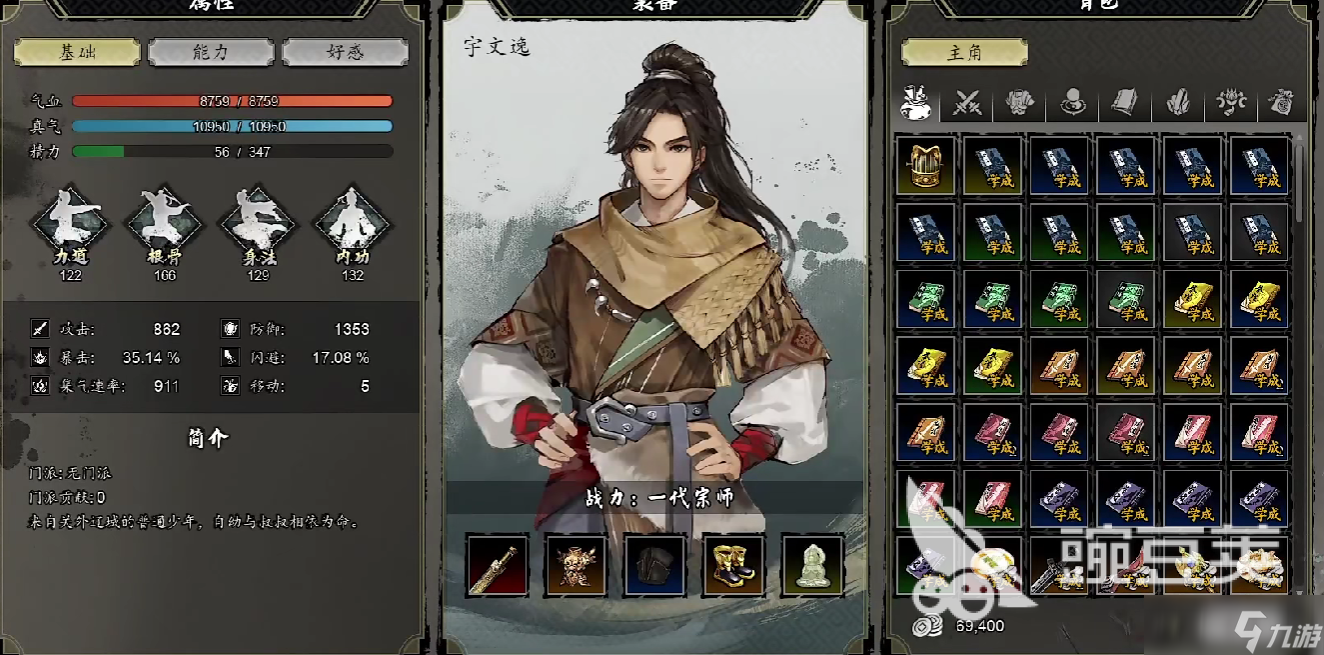Screen dimensions: 1324x655
Task: Open the 能力 attributes tab
Action: click(211, 52)
